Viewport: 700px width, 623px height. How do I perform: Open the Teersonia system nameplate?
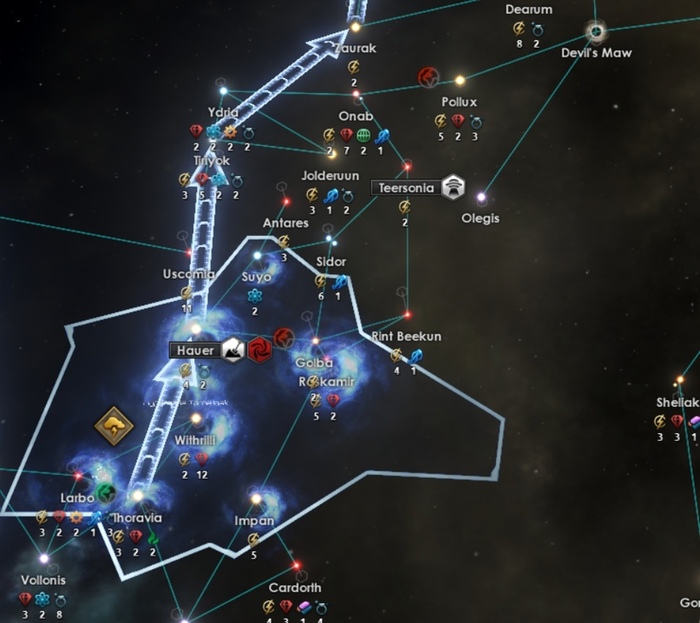403,187
